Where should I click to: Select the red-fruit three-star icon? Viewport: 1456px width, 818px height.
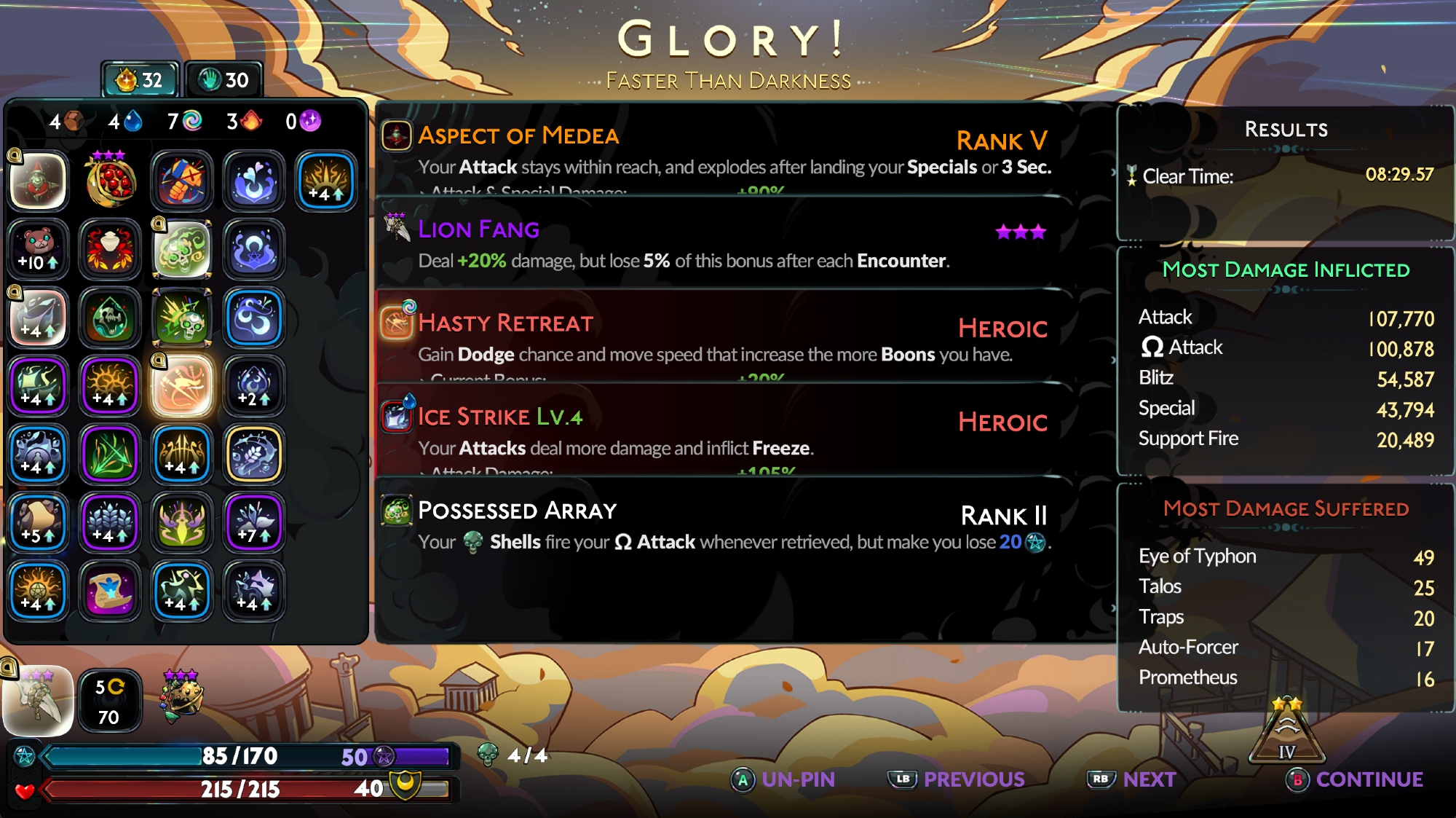pyautogui.click(x=110, y=181)
